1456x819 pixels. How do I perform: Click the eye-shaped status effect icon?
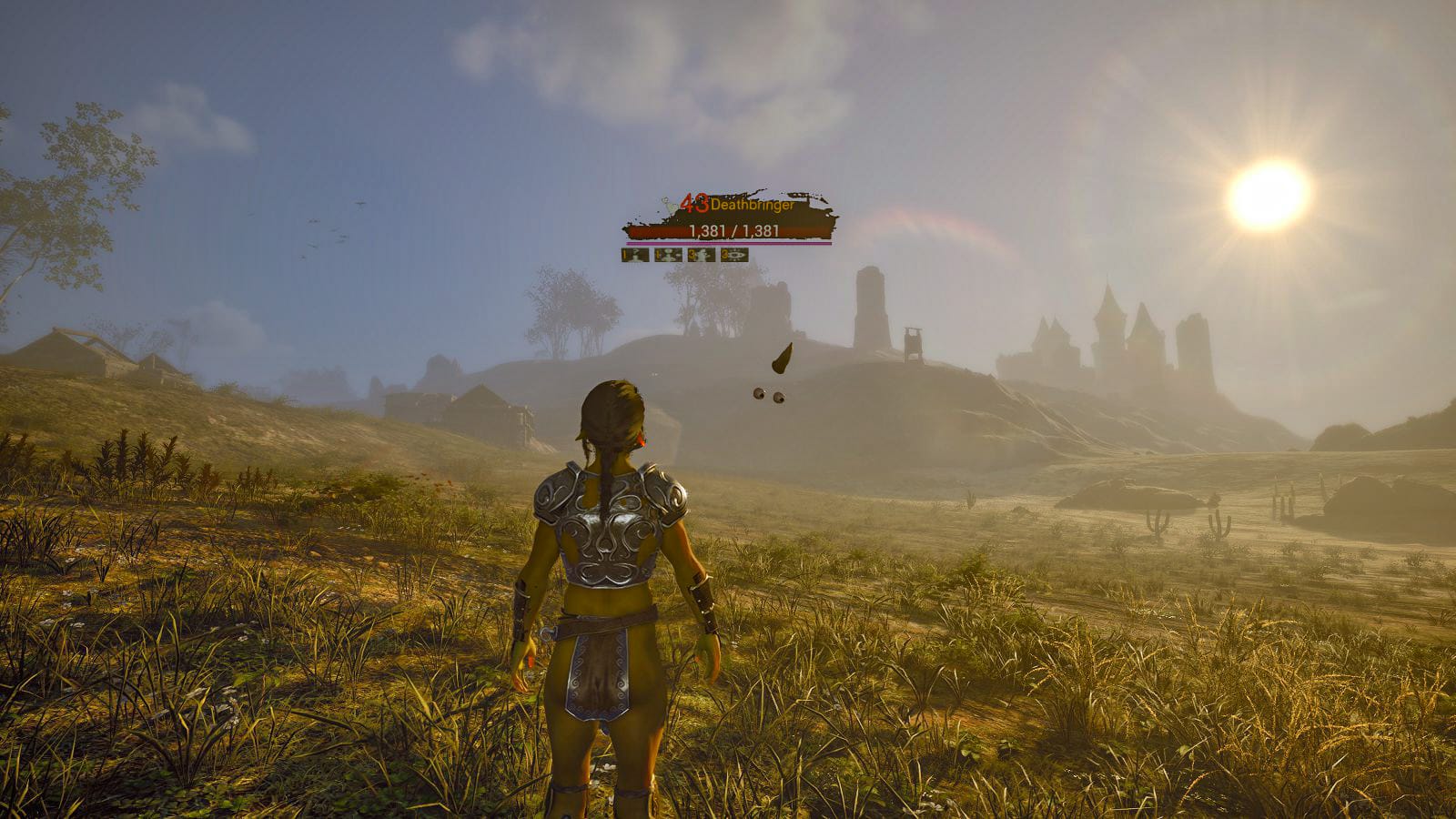(x=734, y=255)
